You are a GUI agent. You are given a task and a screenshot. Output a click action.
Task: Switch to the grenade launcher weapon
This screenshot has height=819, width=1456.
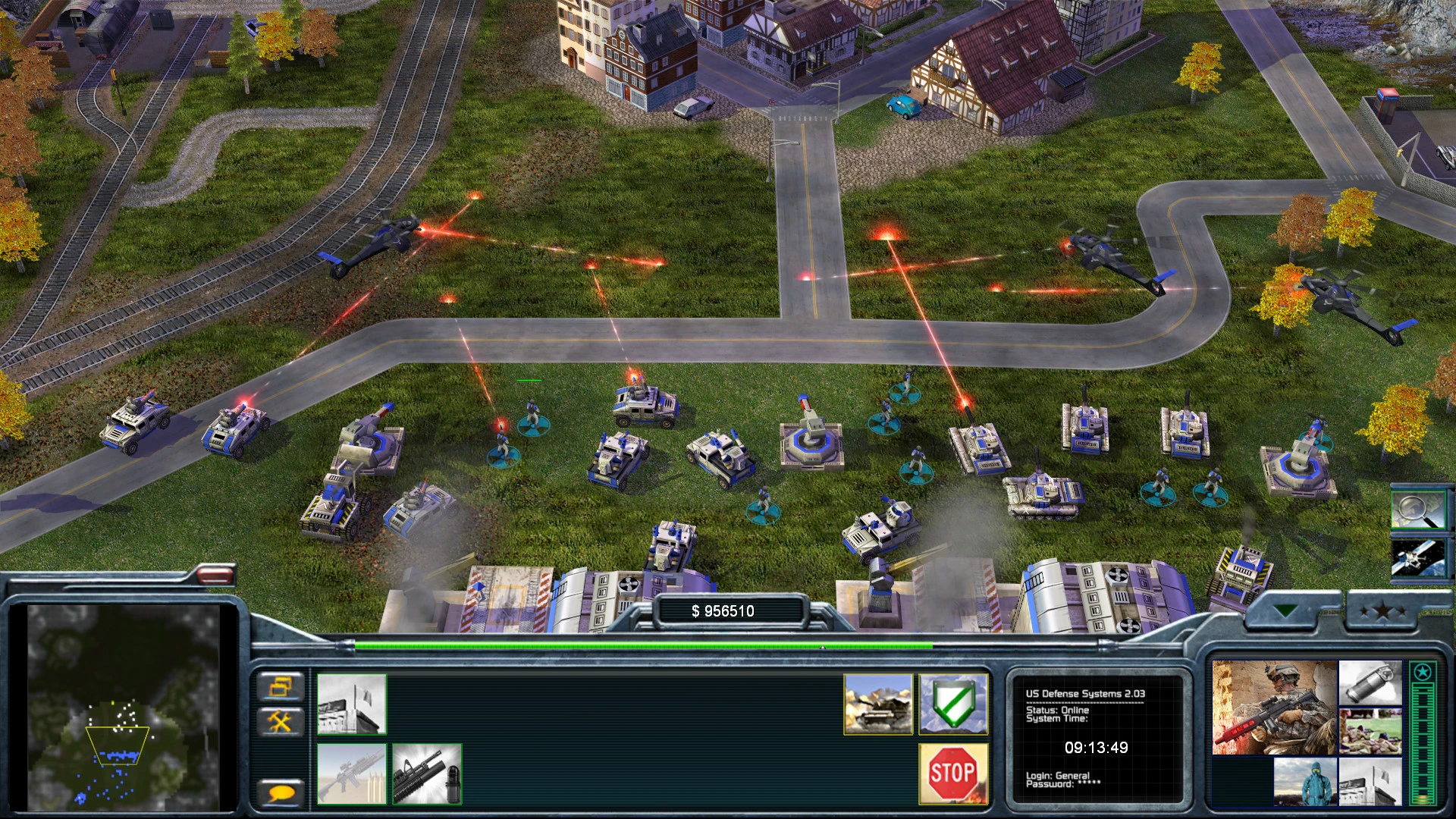click(427, 774)
